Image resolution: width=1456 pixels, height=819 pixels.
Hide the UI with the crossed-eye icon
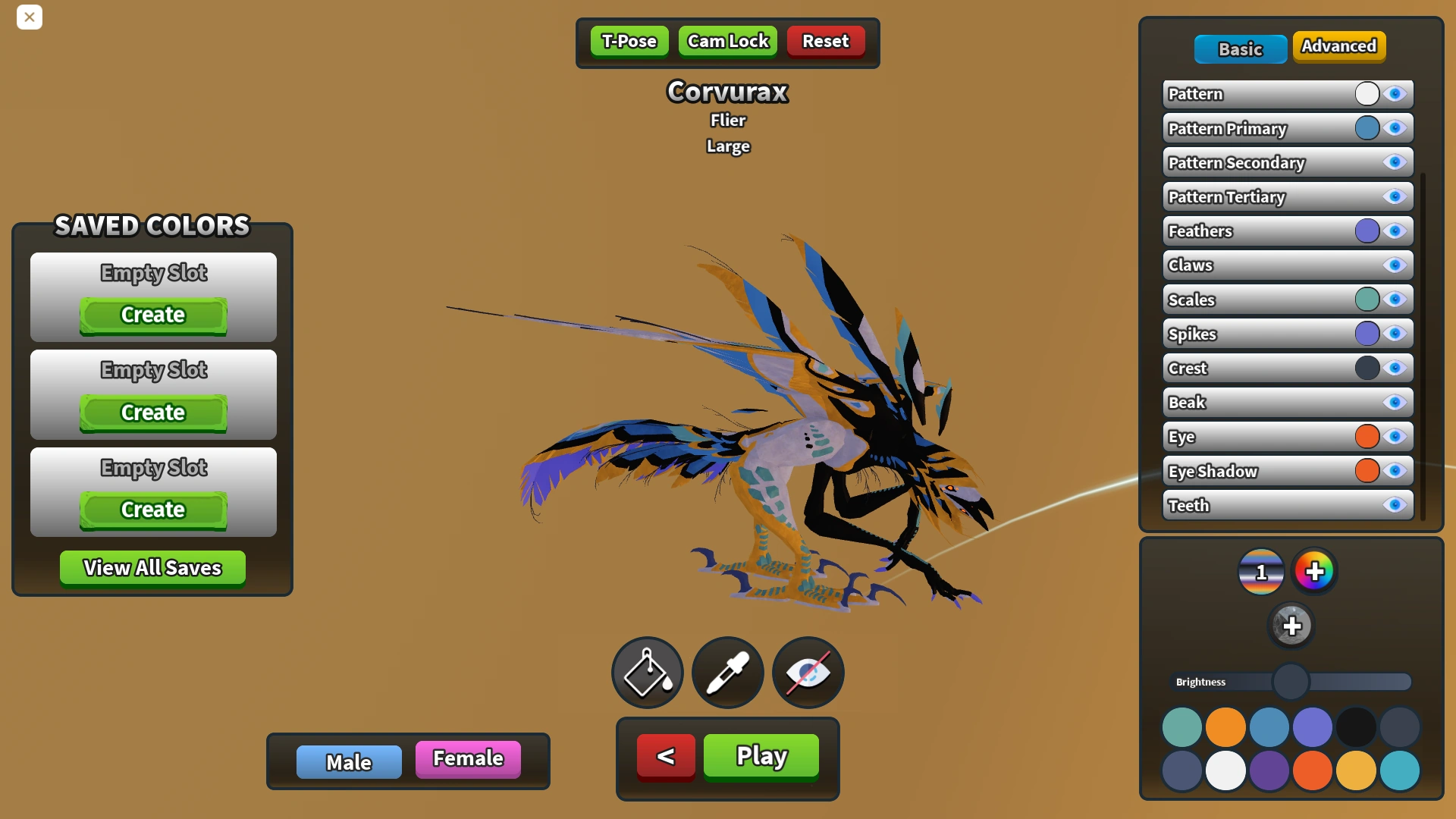[x=807, y=673]
